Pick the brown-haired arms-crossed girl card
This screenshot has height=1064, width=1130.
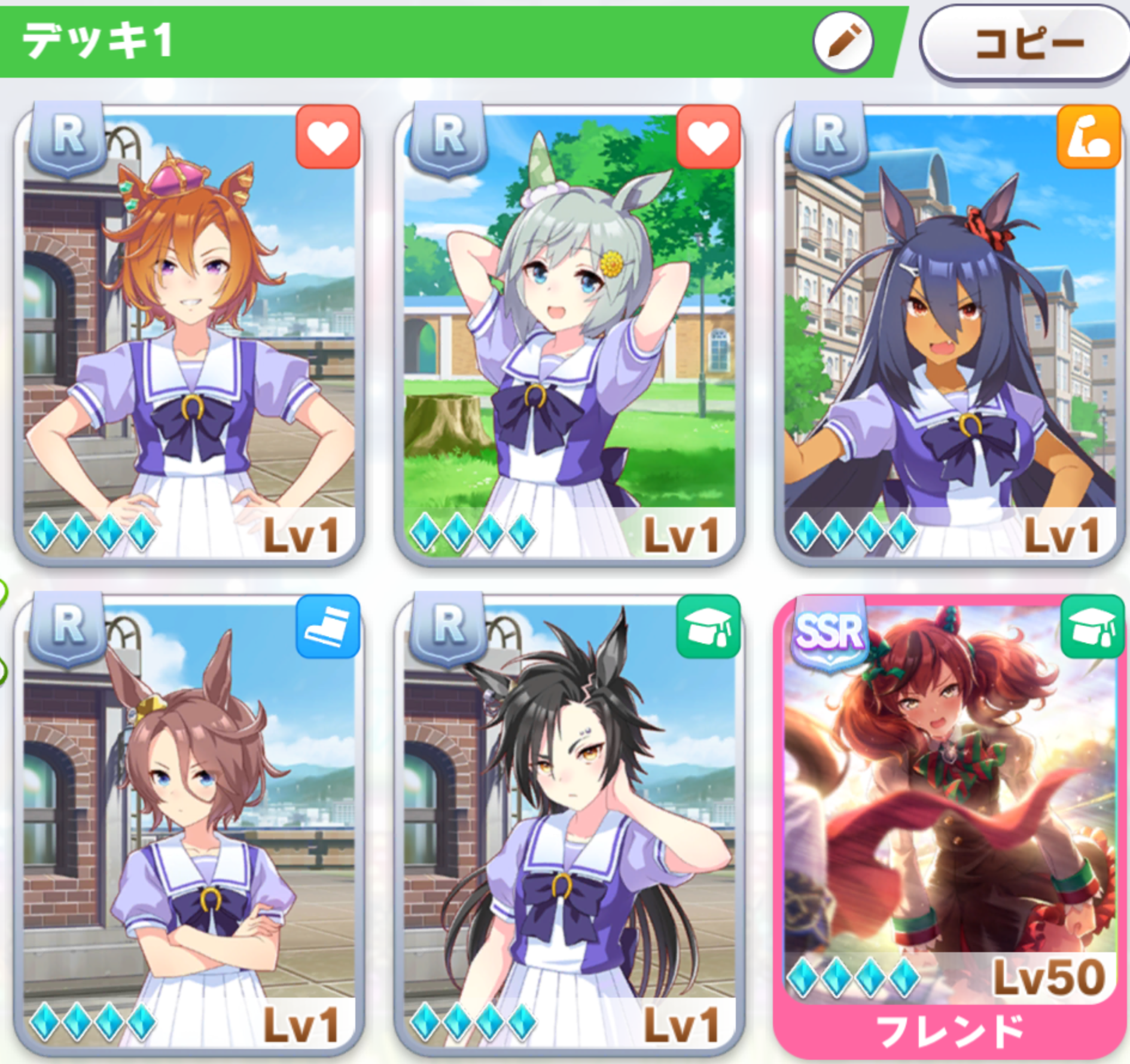(189, 825)
